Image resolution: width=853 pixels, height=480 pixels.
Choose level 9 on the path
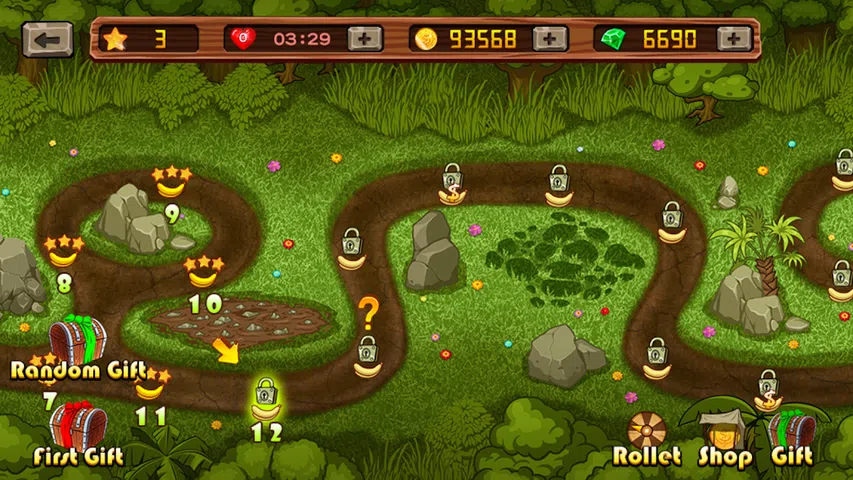(172, 184)
